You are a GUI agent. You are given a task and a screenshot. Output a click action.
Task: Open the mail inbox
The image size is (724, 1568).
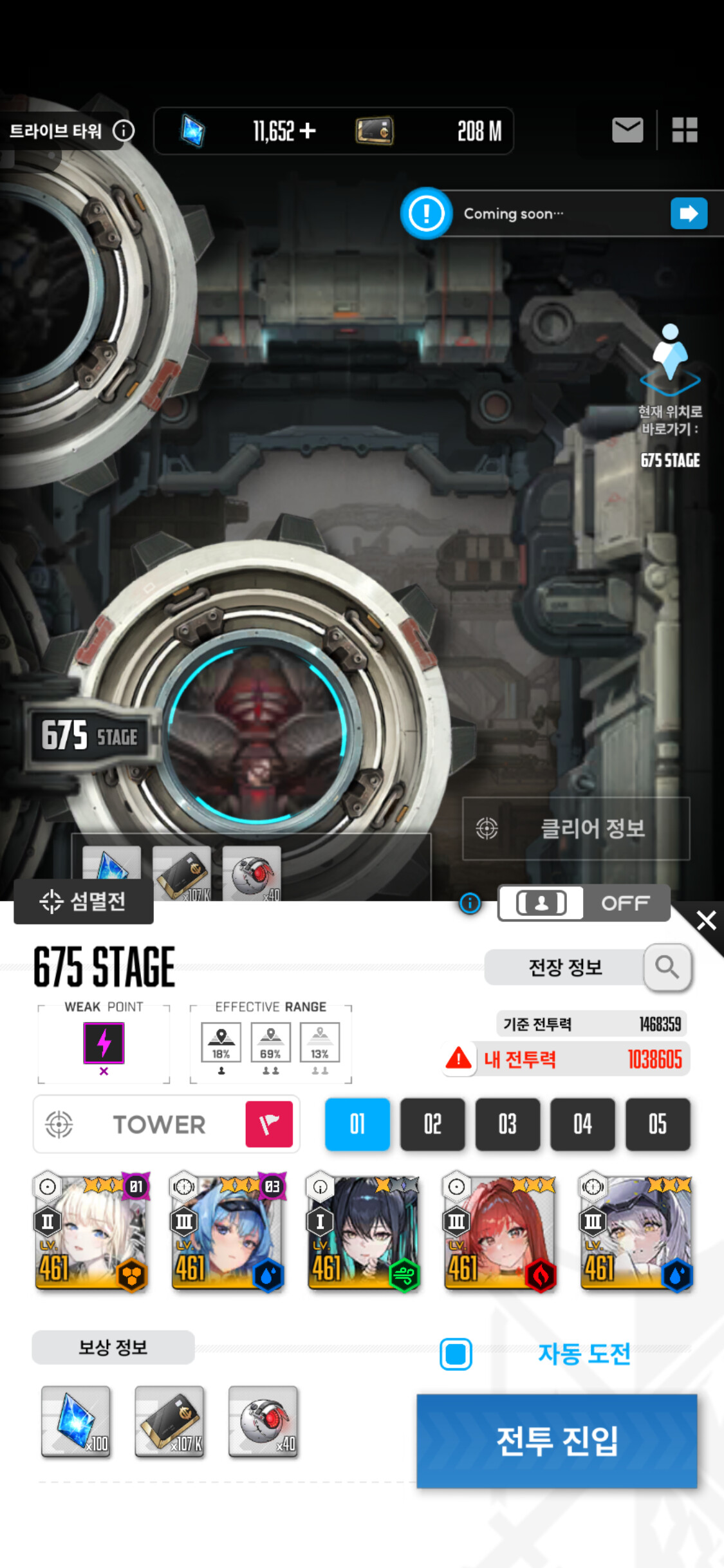pos(627,130)
